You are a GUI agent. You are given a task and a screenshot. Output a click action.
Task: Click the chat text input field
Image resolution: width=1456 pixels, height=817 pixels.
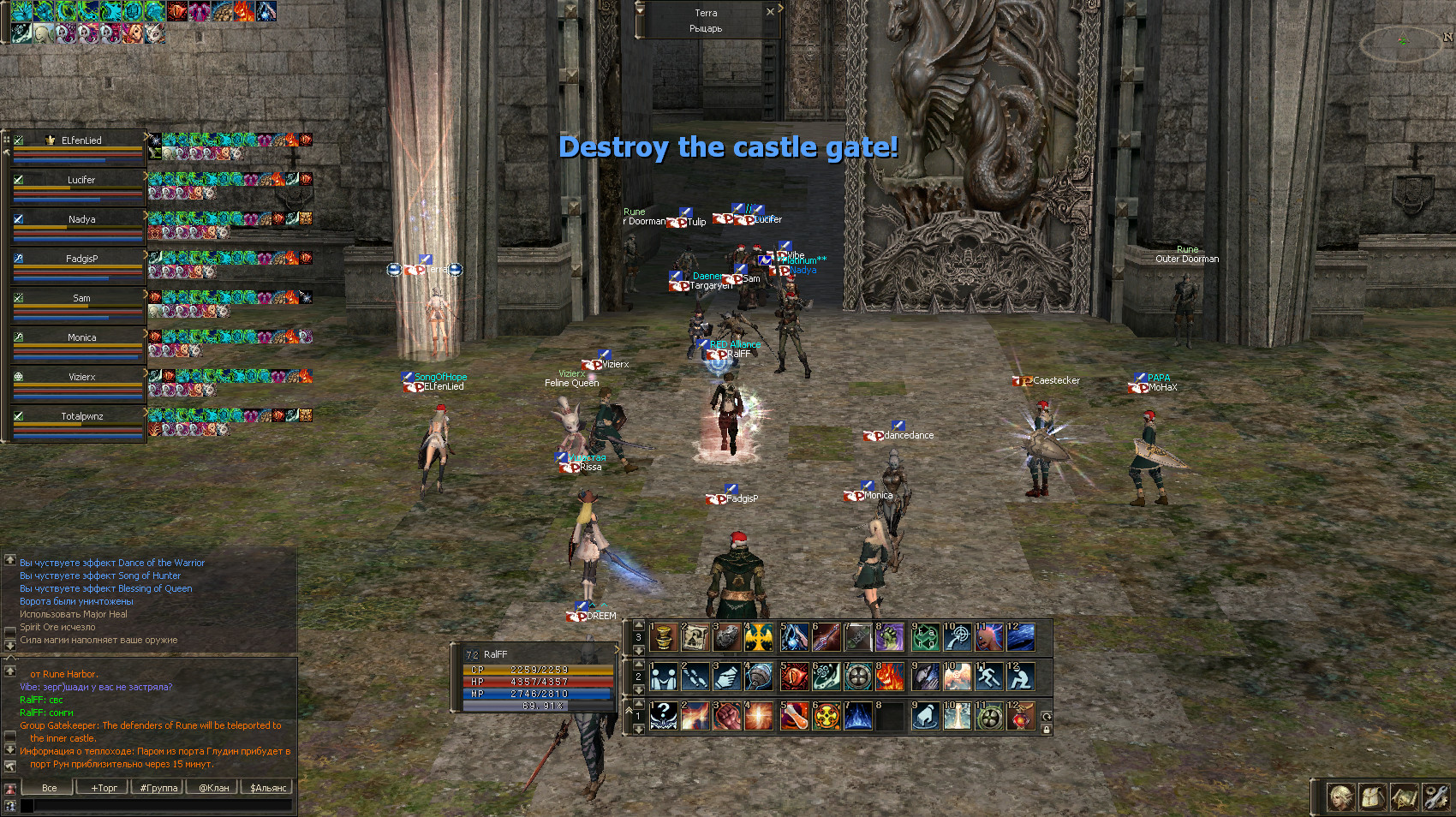pos(163,805)
